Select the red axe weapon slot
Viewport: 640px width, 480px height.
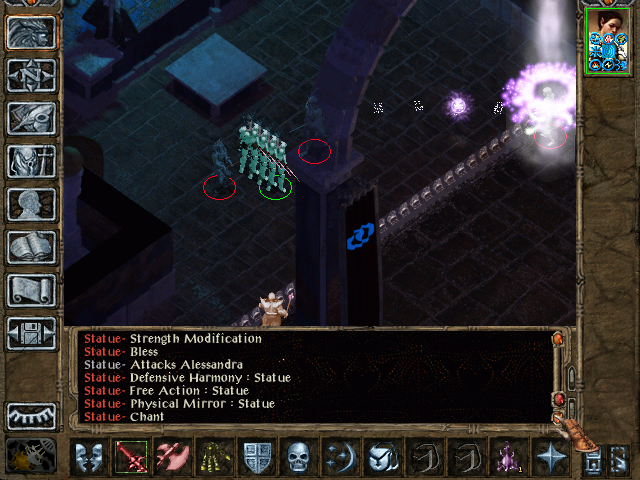click(172, 458)
